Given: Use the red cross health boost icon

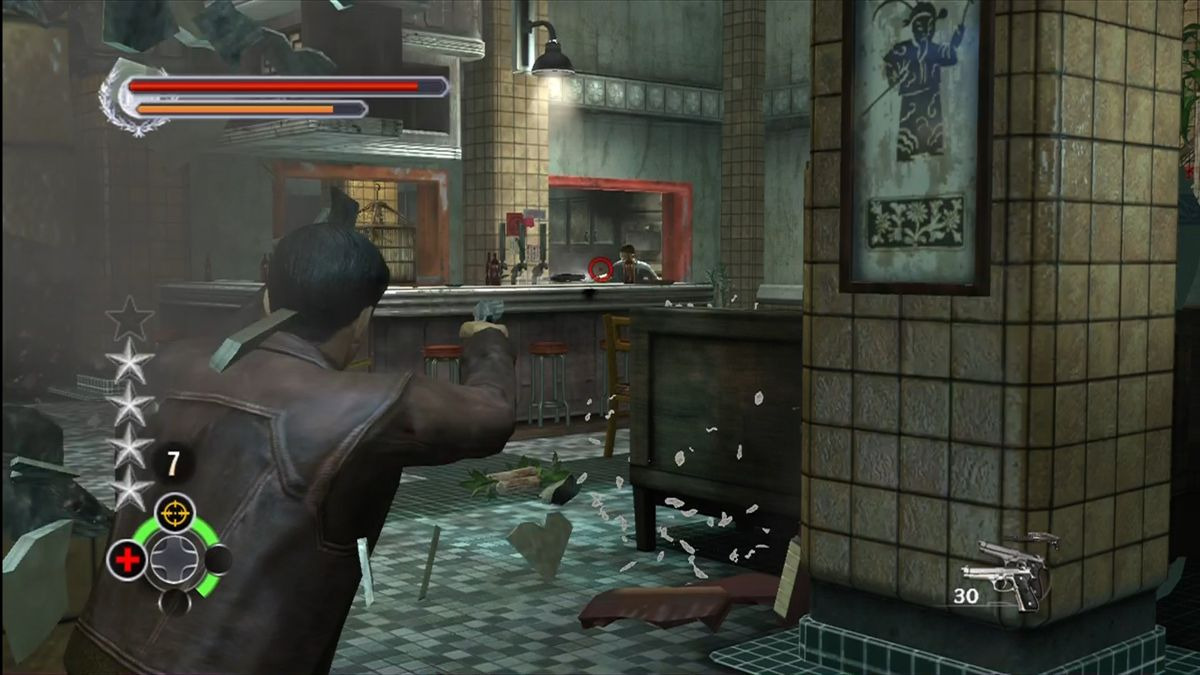Looking at the screenshot, I should [127, 560].
